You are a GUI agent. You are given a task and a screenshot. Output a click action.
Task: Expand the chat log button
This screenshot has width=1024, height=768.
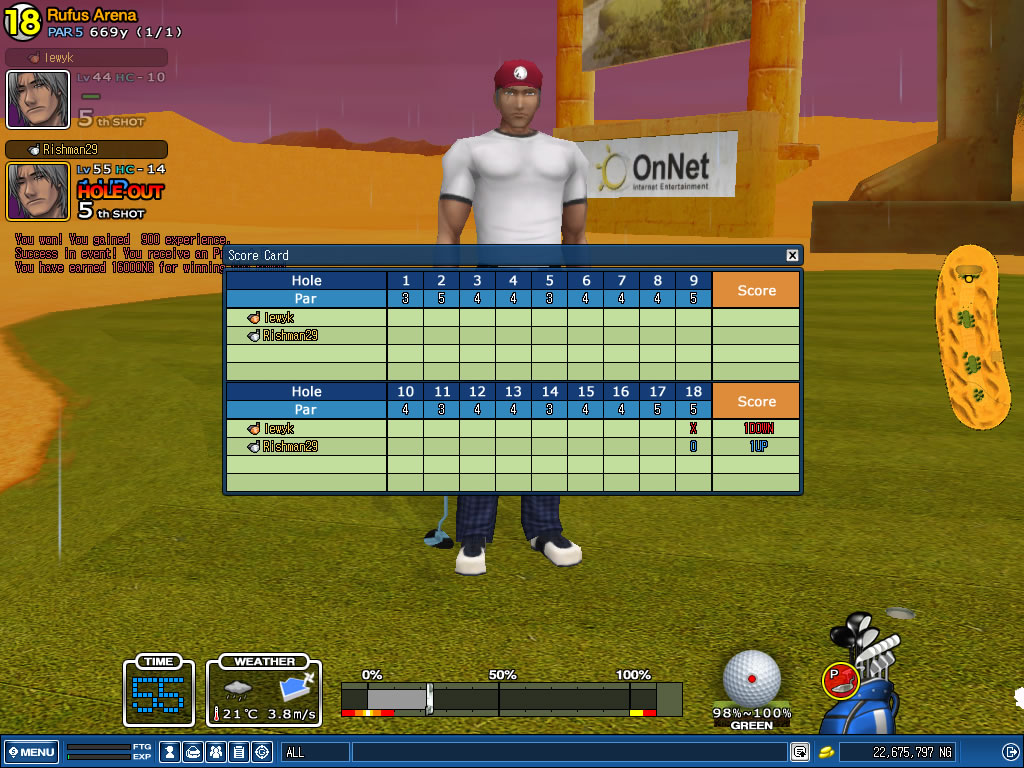click(x=800, y=752)
